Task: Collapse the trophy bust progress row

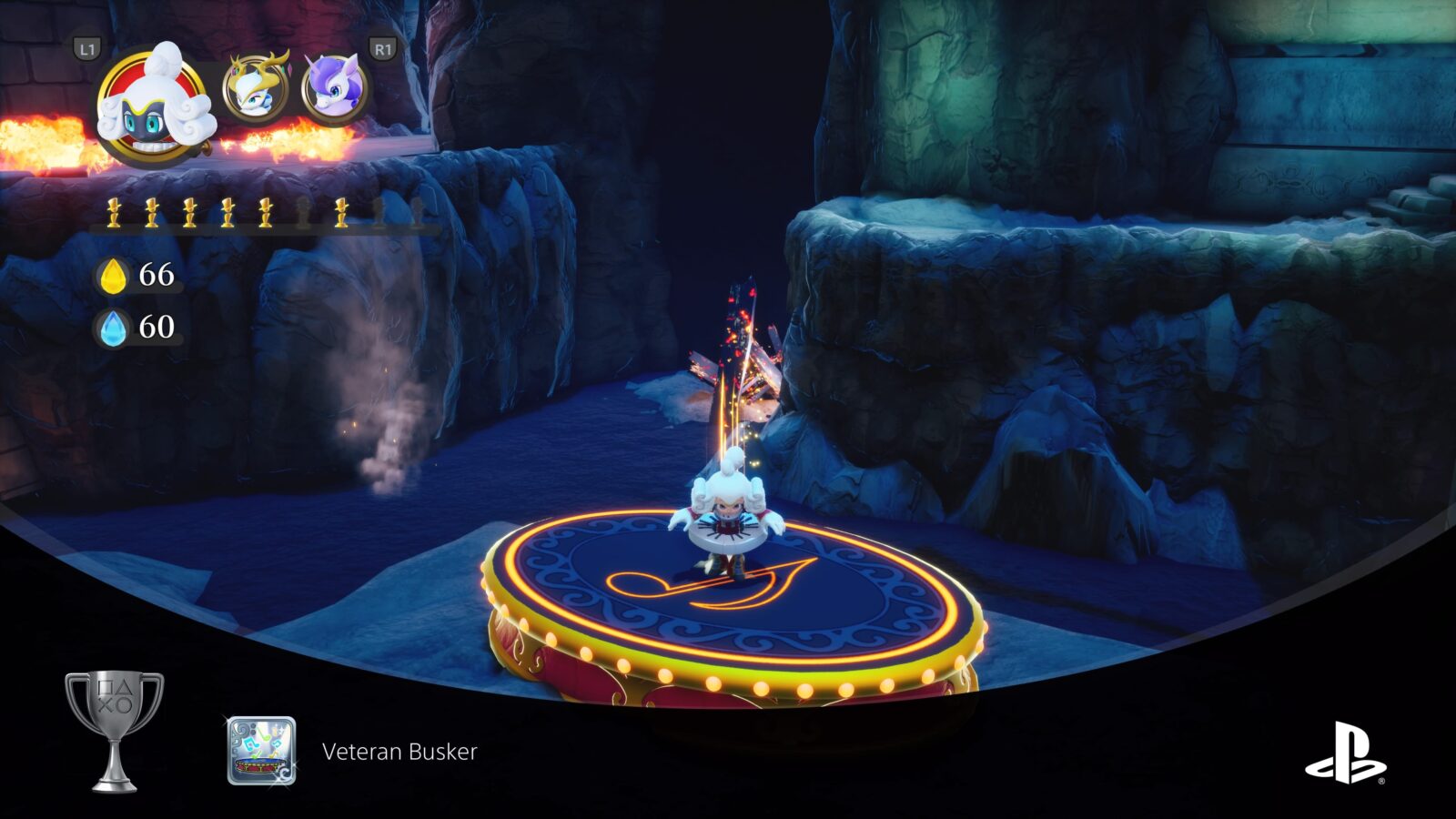Action: [264, 212]
